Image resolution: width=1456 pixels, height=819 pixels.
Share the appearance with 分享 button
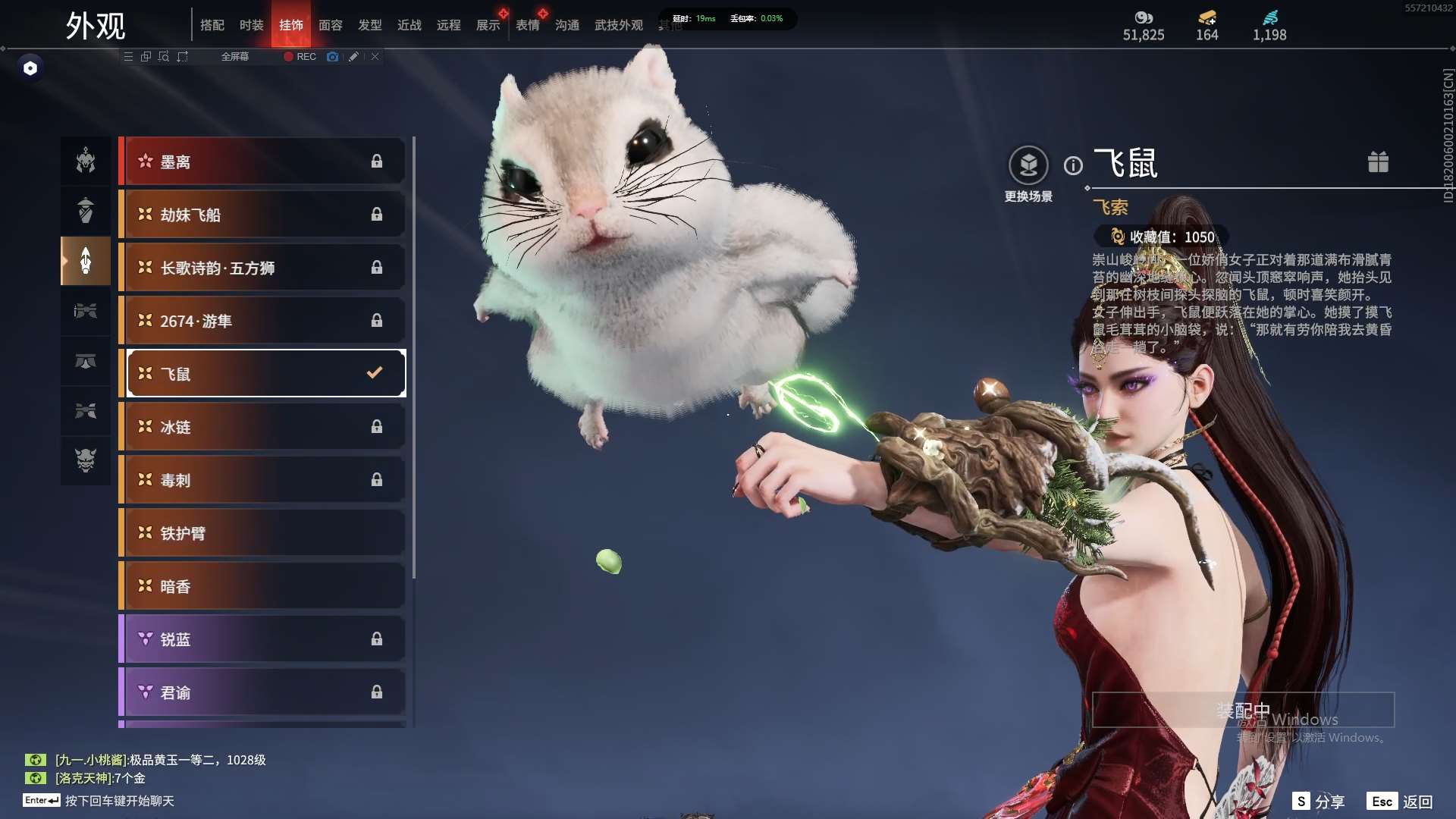click(x=1319, y=802)
